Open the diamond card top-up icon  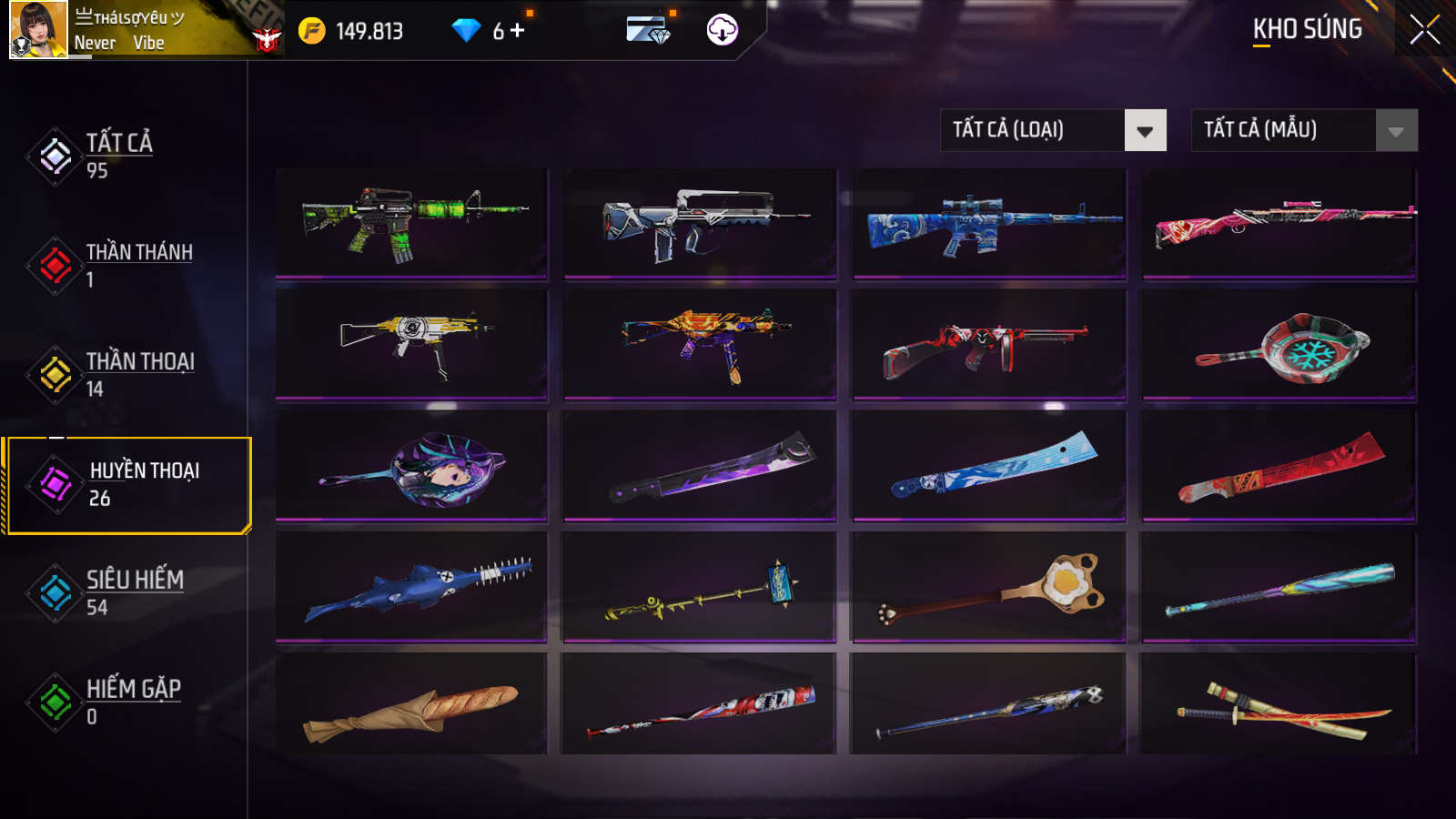648,30
